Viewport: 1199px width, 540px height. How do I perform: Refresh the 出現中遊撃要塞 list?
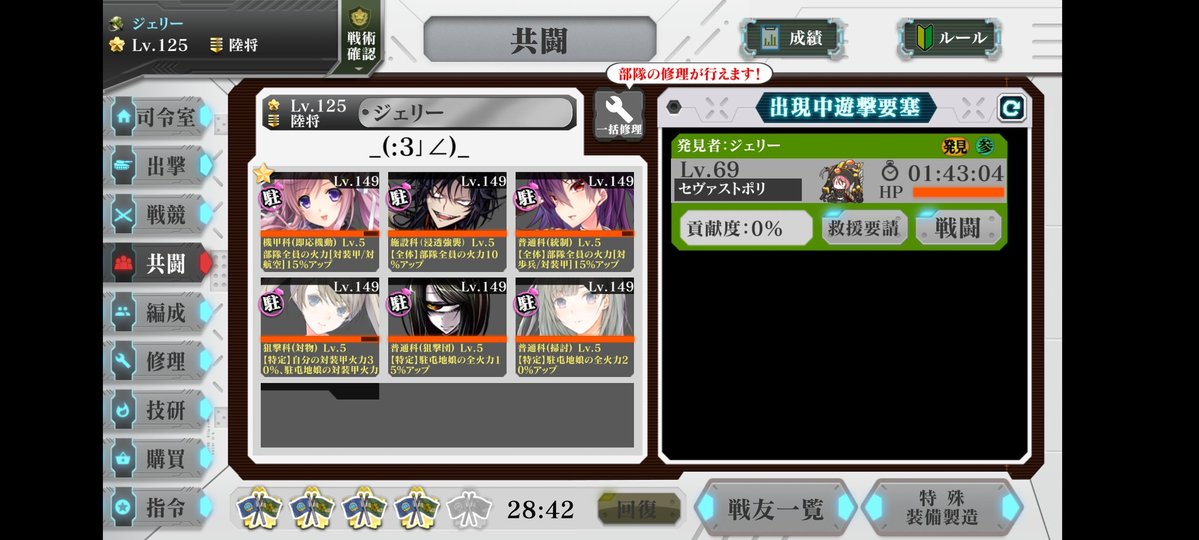[1011, 108]
